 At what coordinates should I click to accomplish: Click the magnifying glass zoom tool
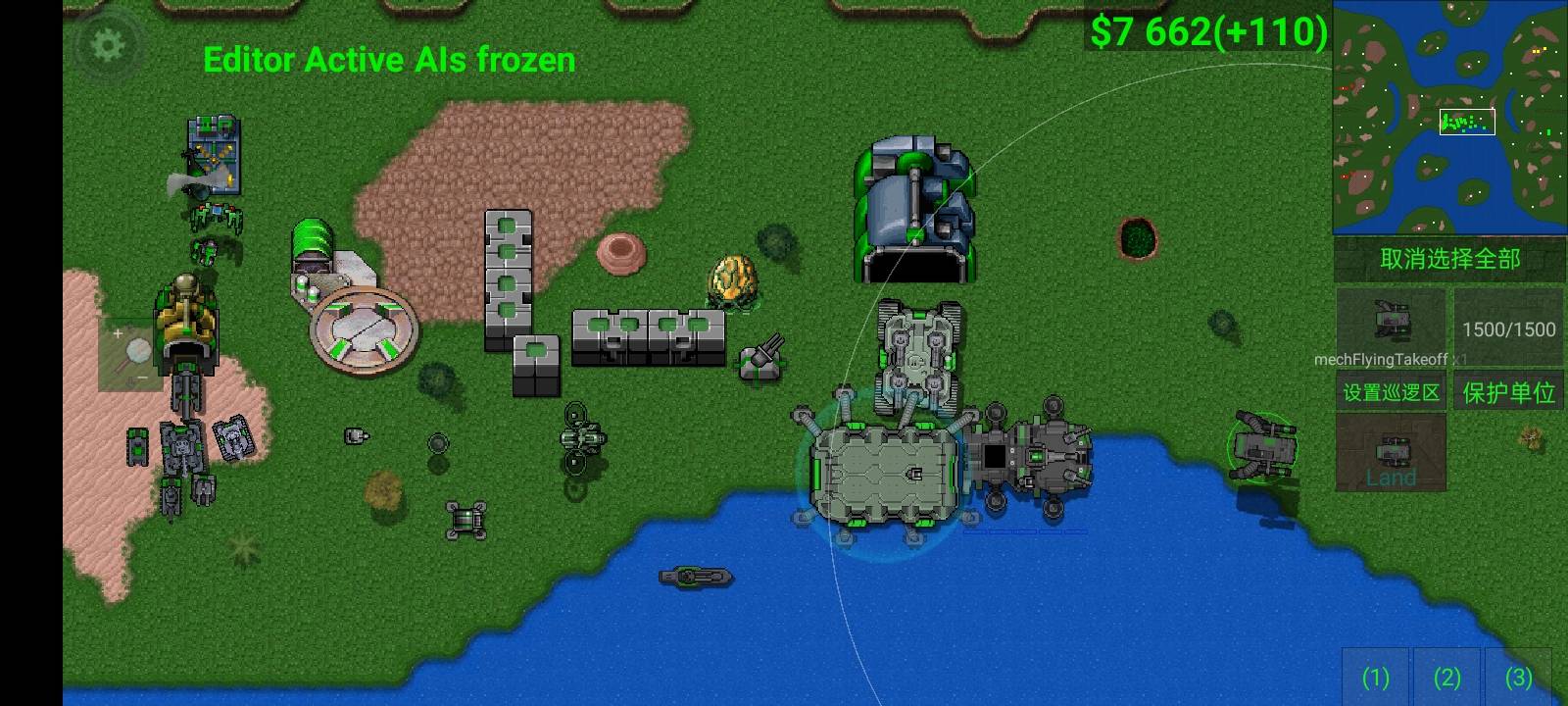click(137, 348)
